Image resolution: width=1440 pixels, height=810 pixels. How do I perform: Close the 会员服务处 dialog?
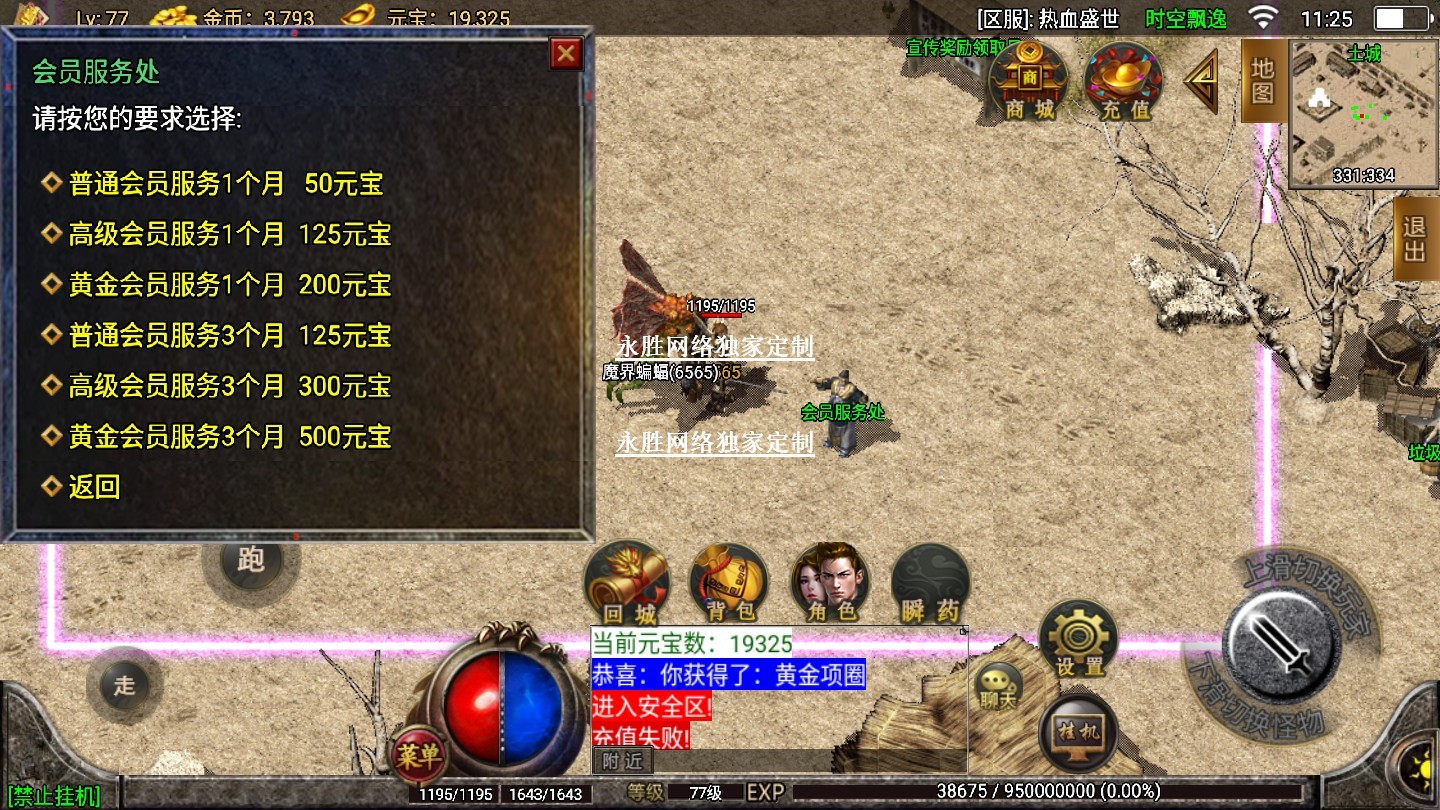pyautogui.click(x=566, y=53)
